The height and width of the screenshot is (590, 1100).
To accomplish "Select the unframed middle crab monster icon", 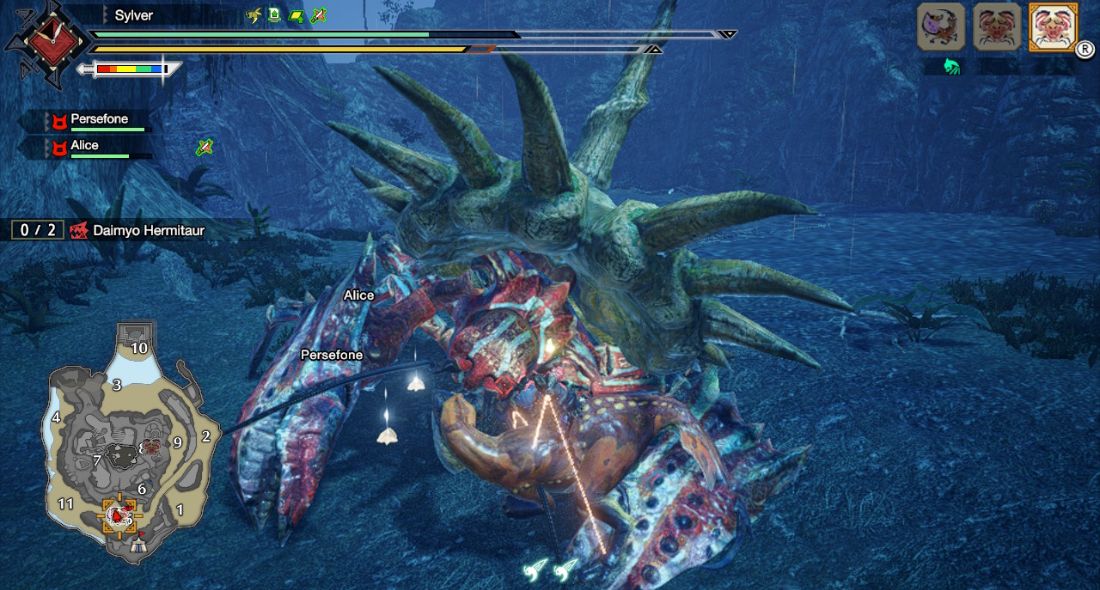I will pos(997,27).
